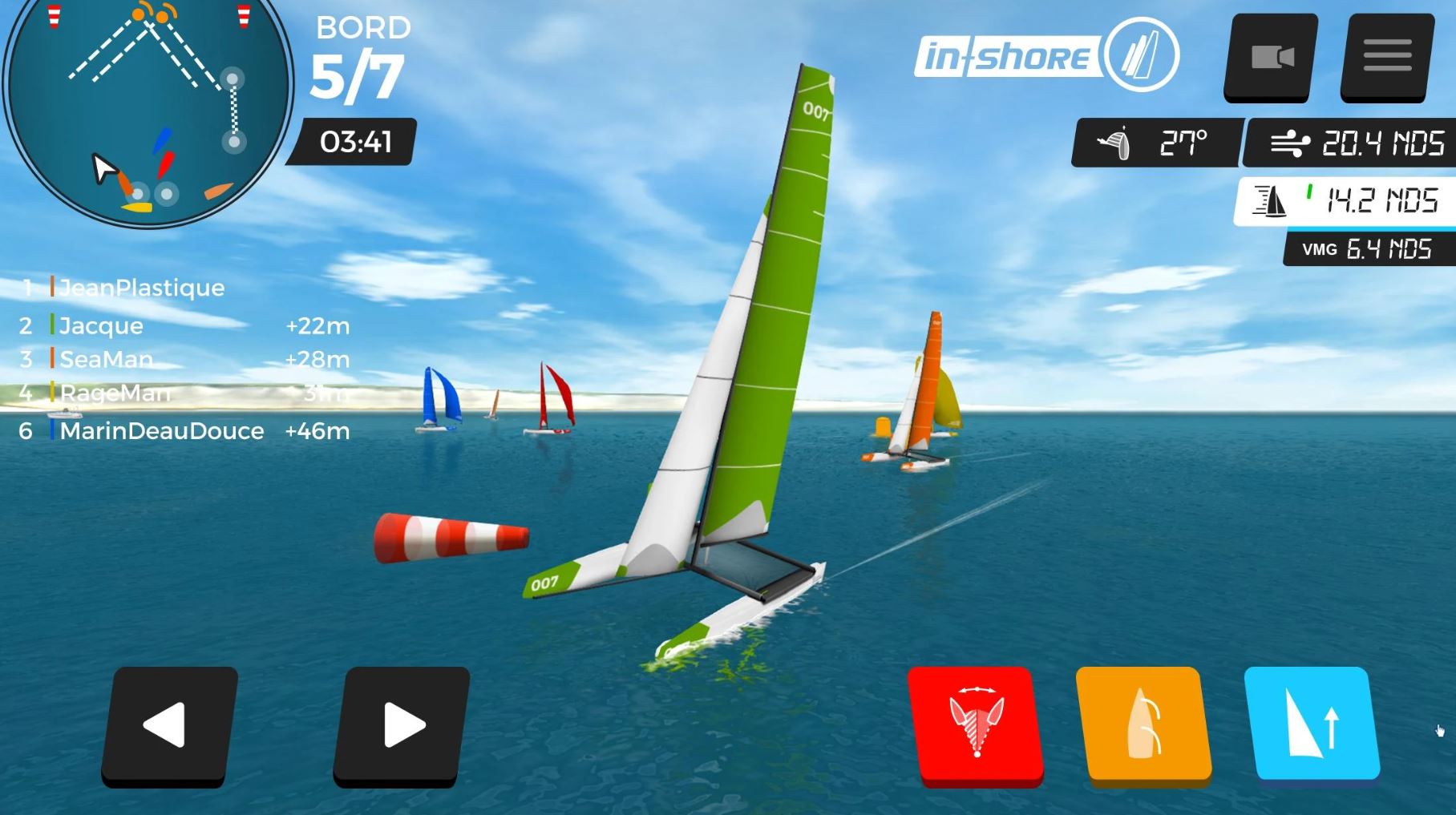Select Jacque in the ranking list

click(x=101, y=326)
